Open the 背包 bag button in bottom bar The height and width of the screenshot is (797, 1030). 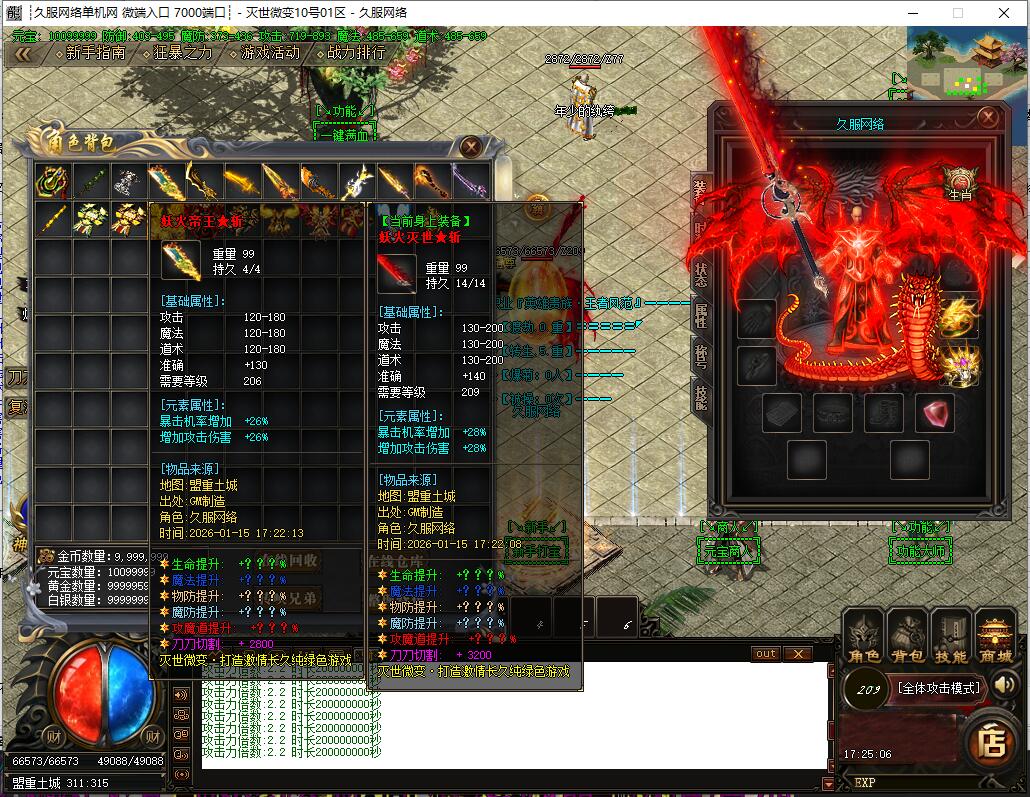point(907,639)
